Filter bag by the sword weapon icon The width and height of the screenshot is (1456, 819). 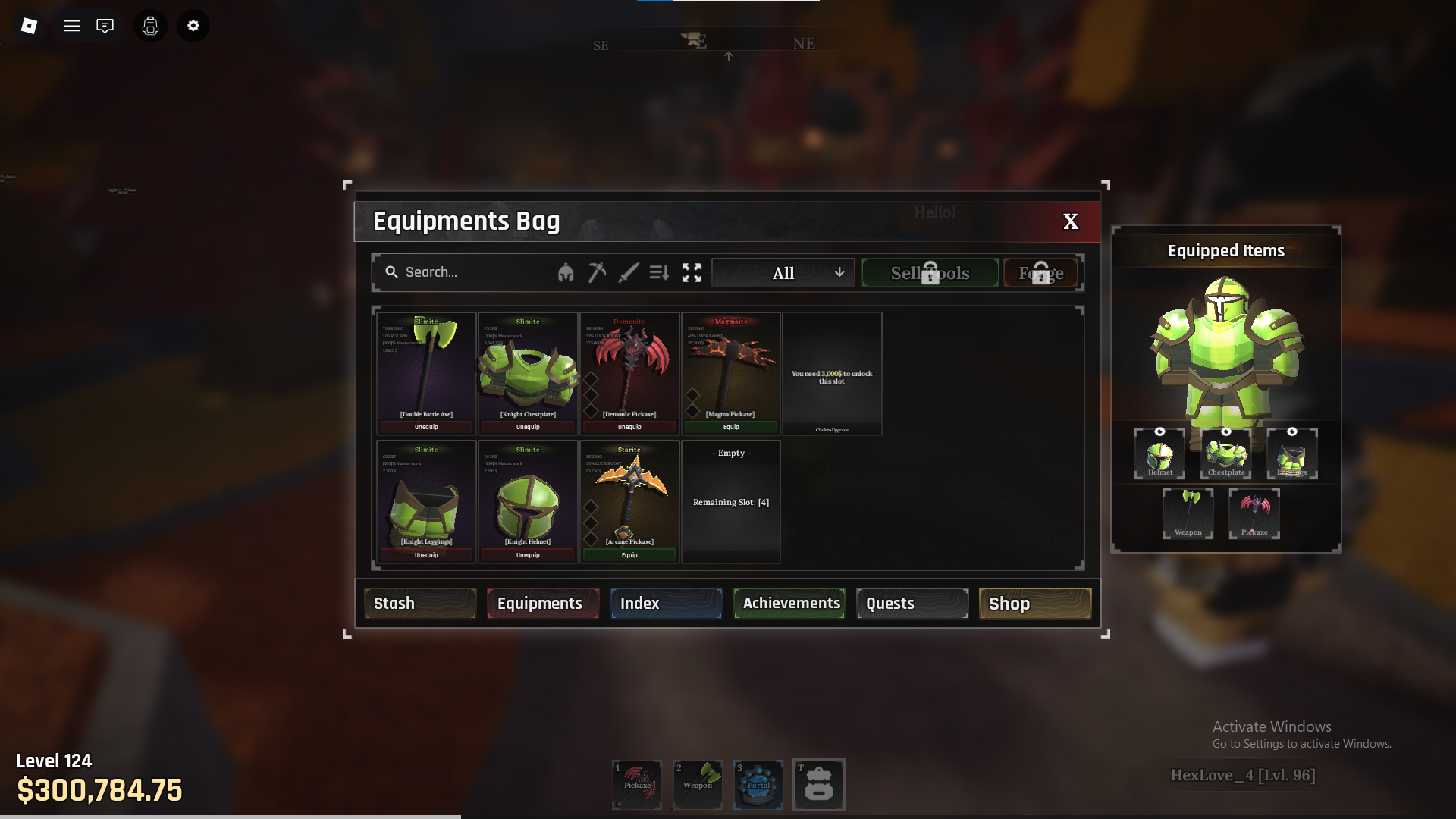pyautogui.click(x=628, y=272)
